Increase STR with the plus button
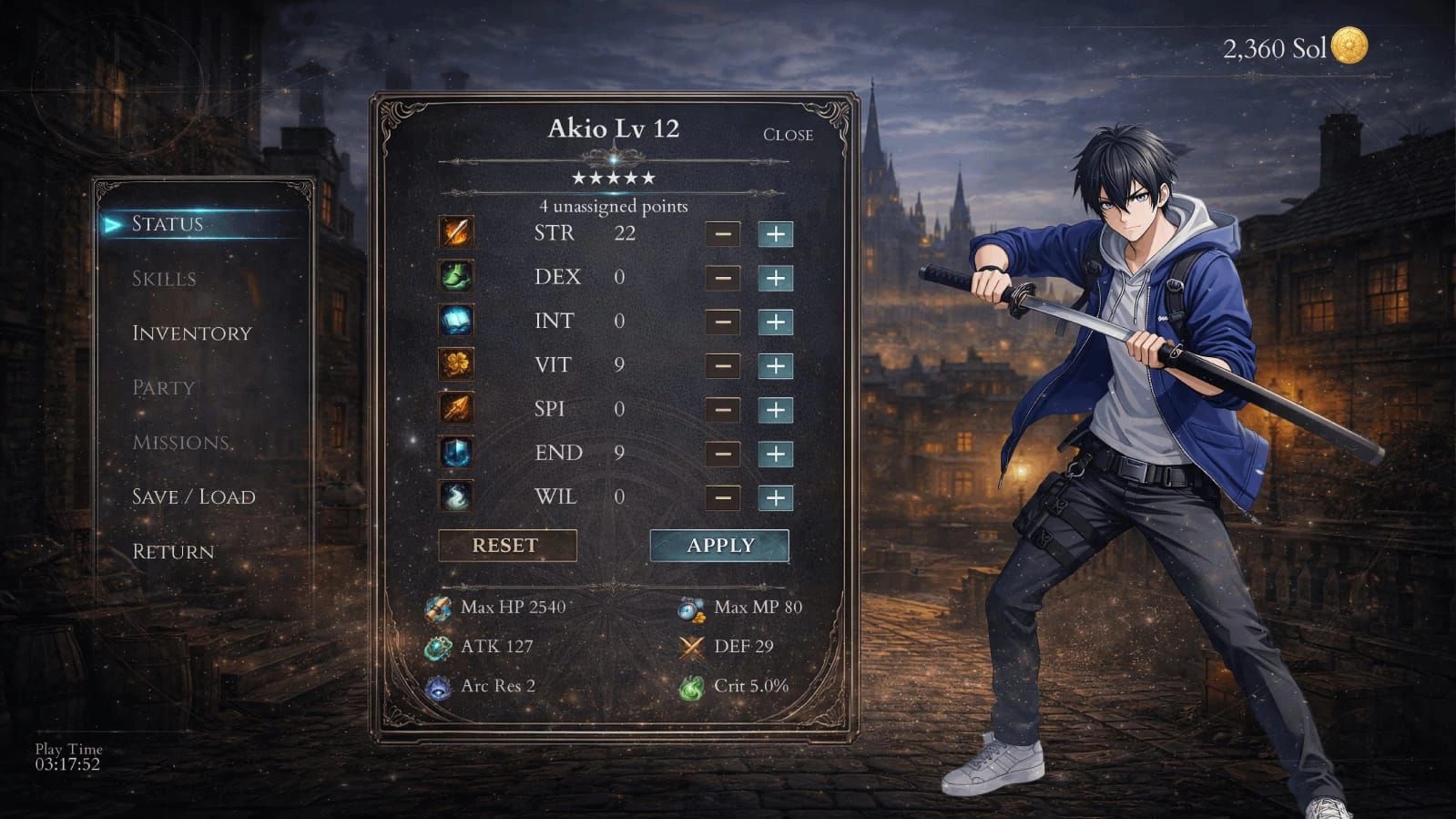The image size is (1456, 819). (775, 234)
